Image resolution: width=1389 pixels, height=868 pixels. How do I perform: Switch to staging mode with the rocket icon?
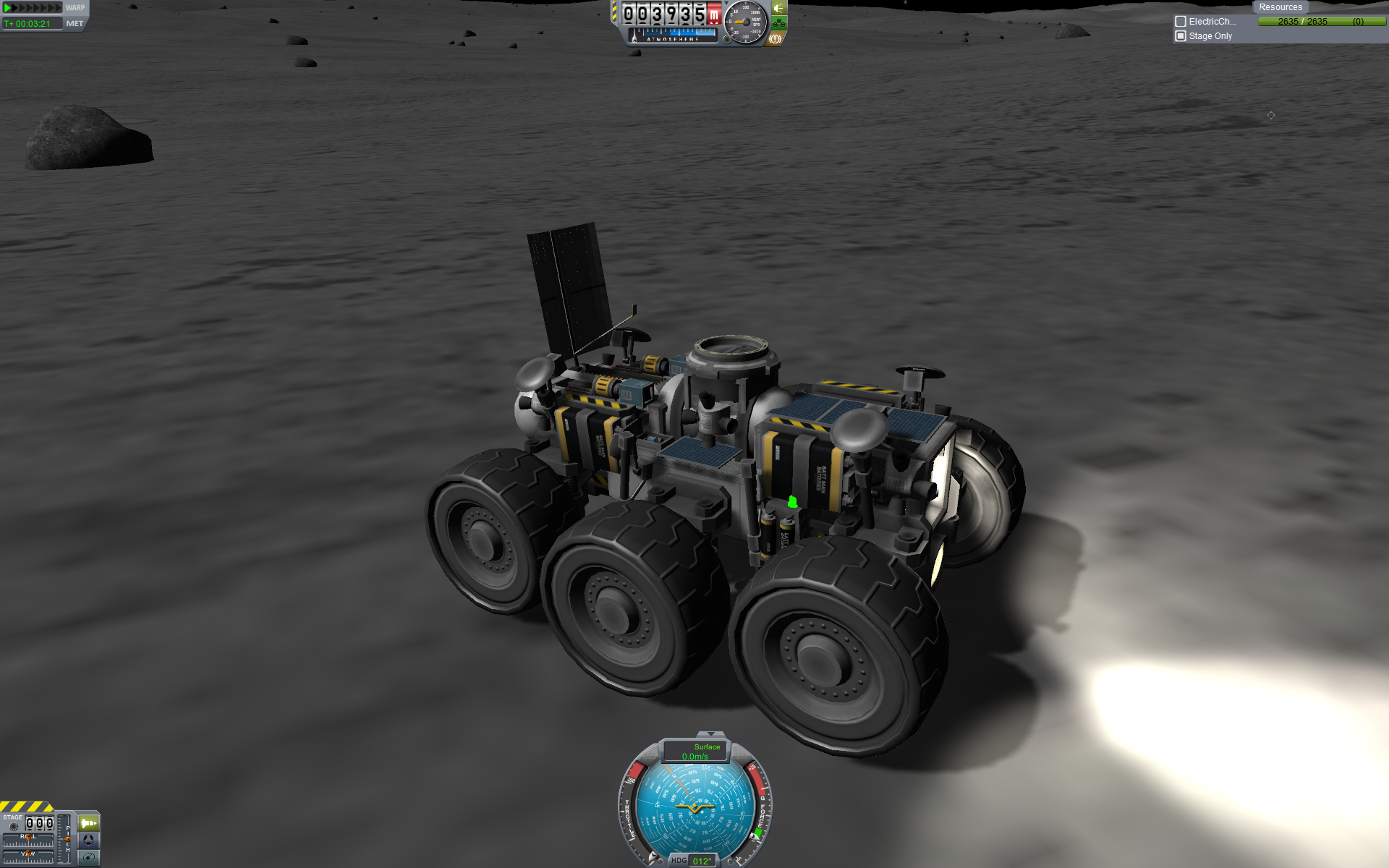coord(88,823)
